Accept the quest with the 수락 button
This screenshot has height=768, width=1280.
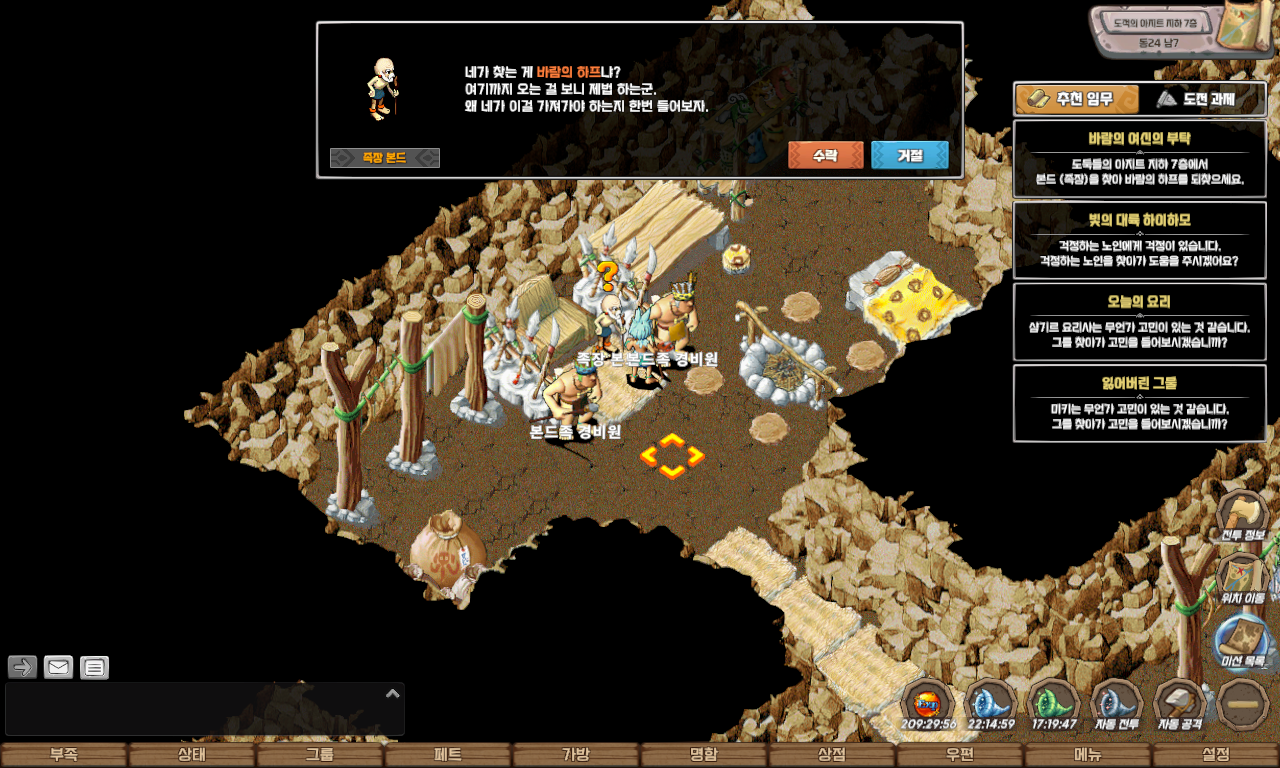[x=825, y=155]
